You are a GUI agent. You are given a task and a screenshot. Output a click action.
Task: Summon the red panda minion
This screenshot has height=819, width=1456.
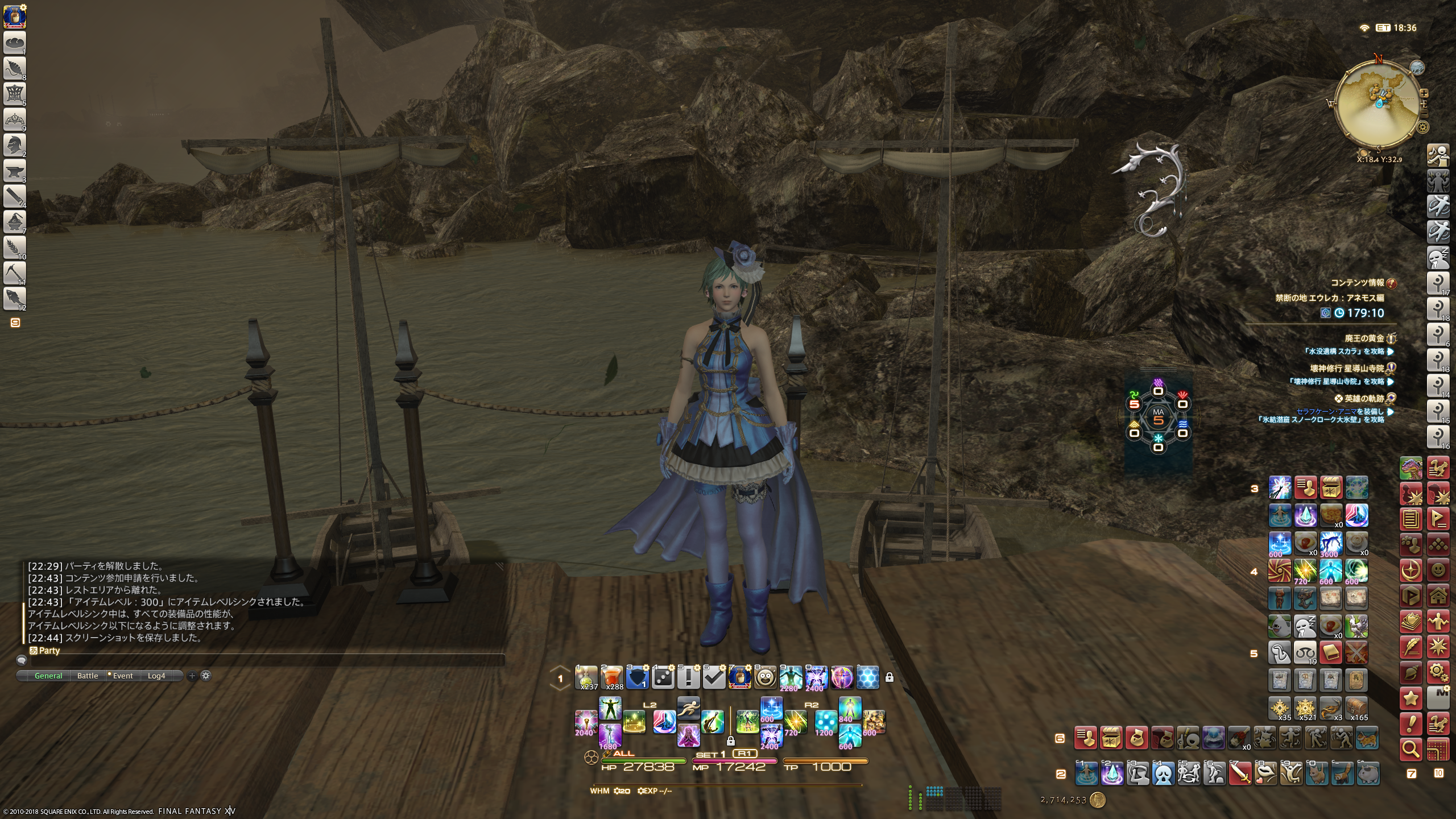coord(1343,773)
